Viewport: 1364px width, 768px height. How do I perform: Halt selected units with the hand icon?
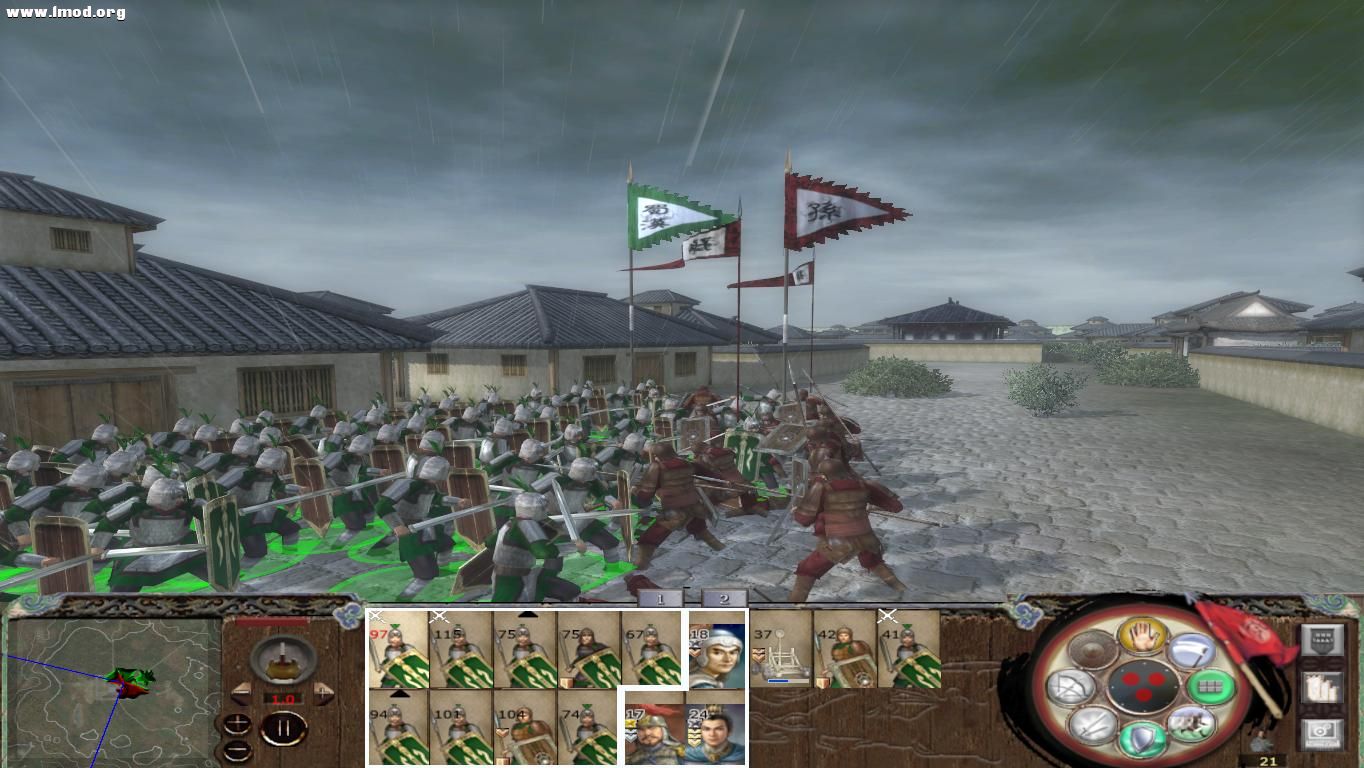coord(1141,637)
